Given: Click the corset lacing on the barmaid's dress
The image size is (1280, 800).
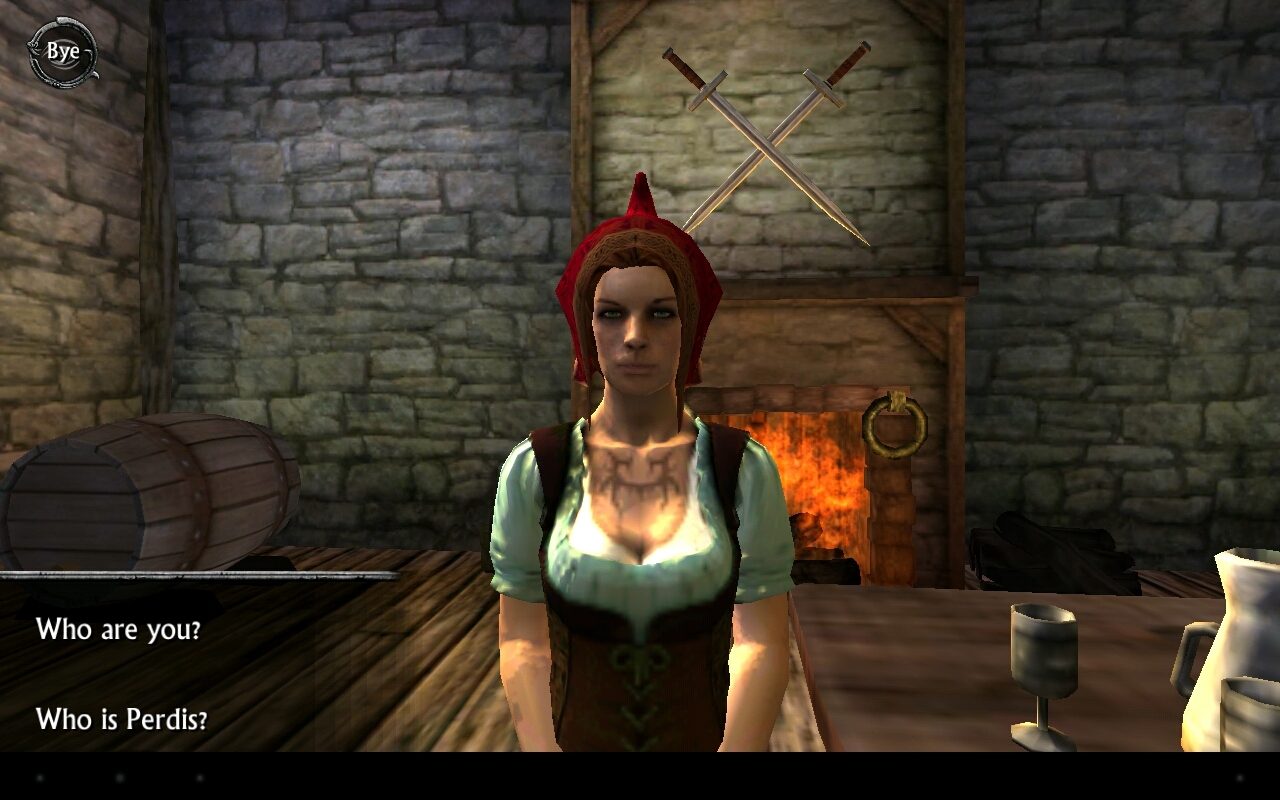Looking at the screenshot, I should (x=640, y=690).
